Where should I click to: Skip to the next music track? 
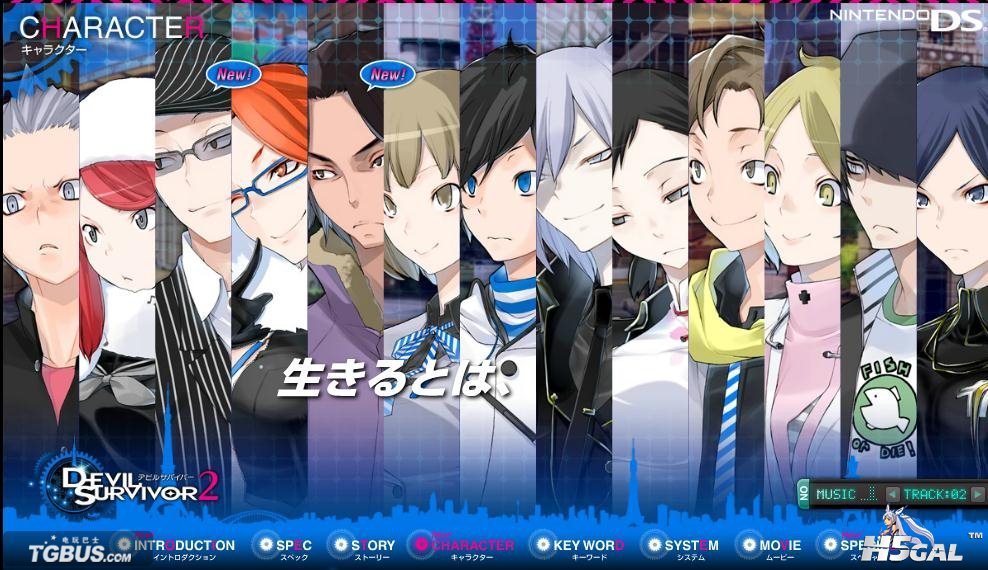(x=977, y=494)
